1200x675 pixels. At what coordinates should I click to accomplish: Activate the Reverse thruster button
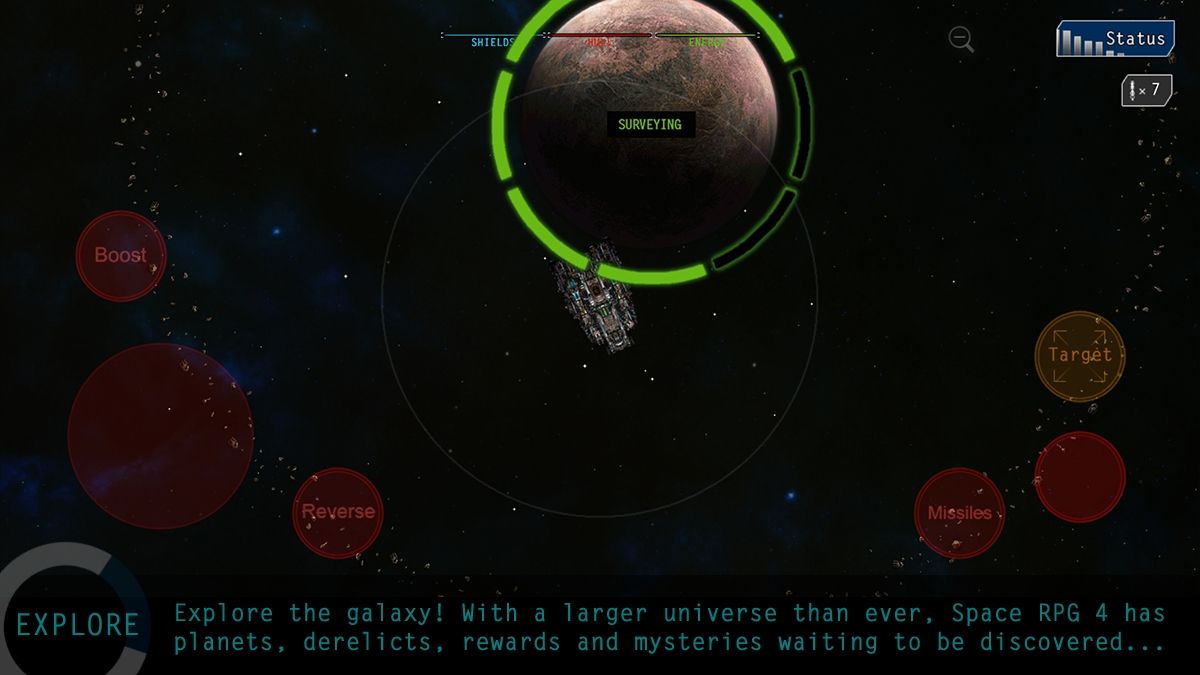pos(338,512)
